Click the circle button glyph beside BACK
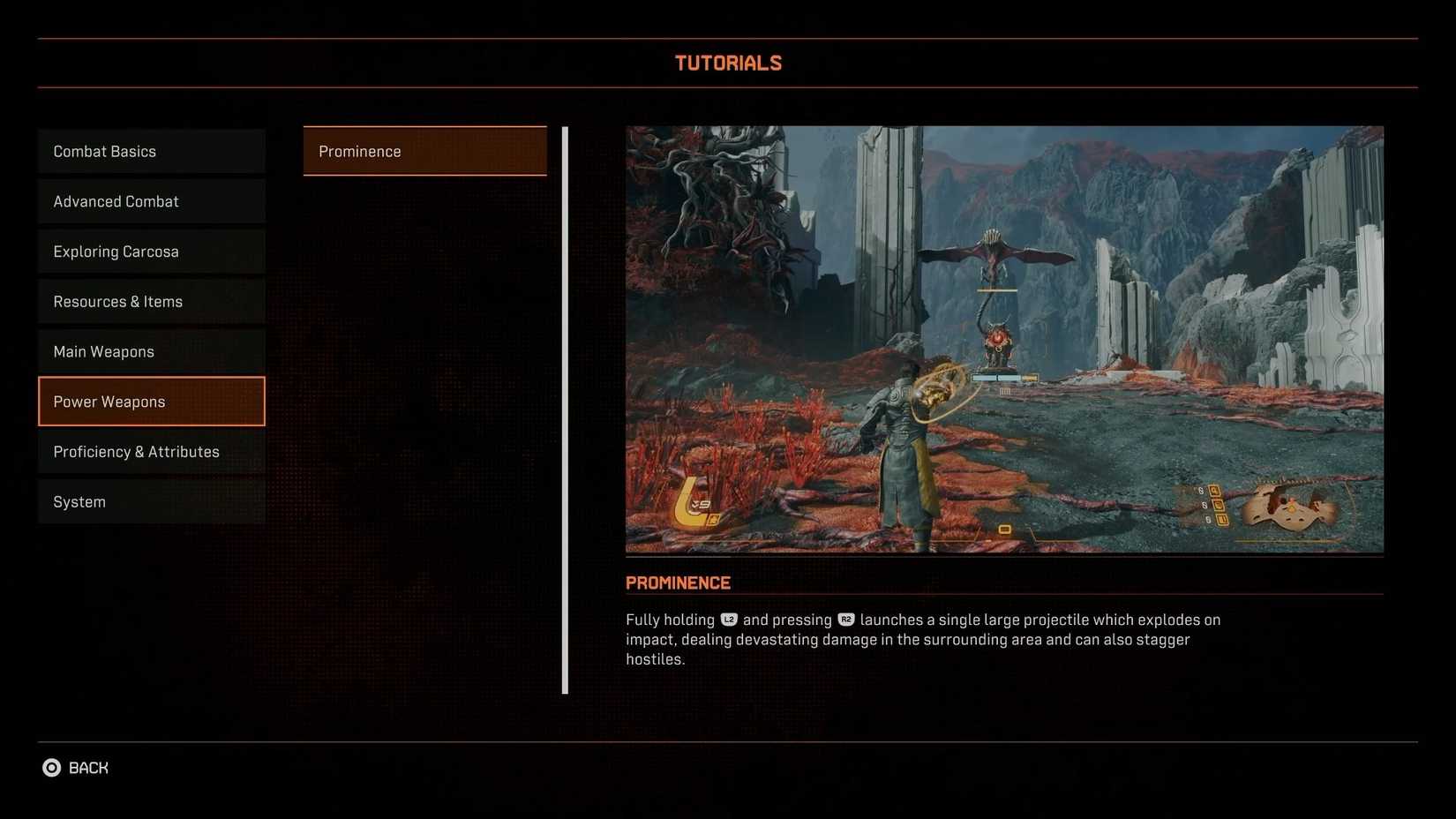Screen dimensions: 1456x819 [52, 768]
